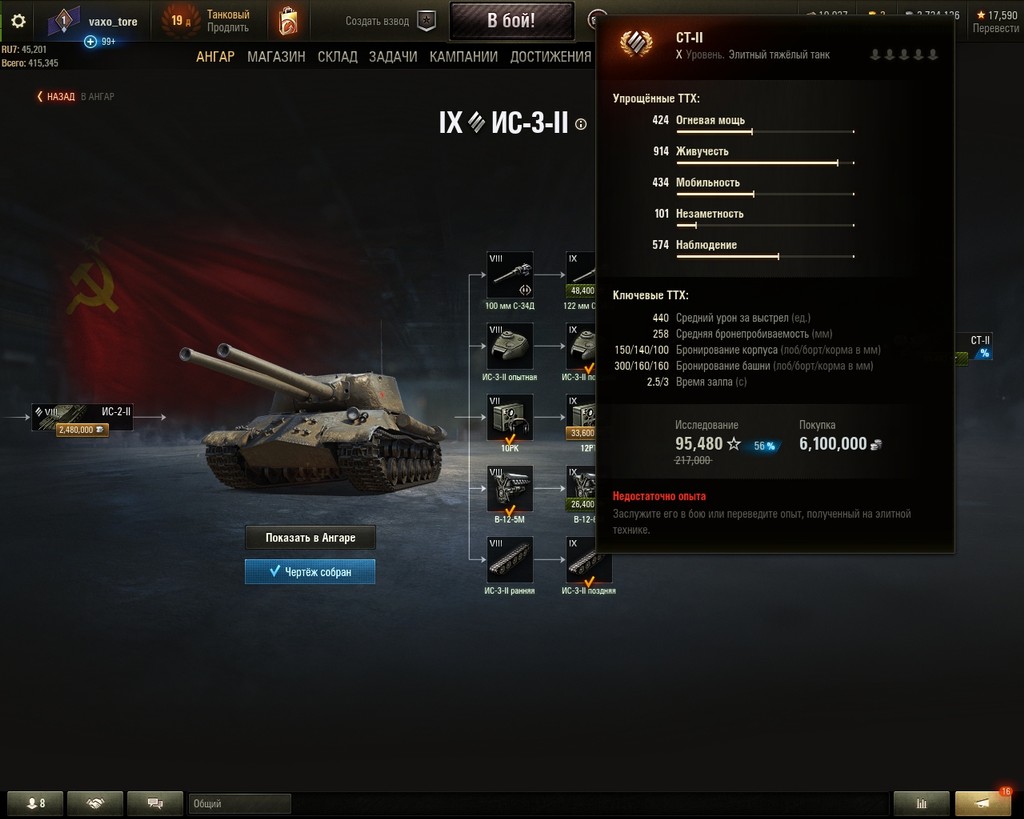Select the КАМПАНИИ tab
The width and height of the screenshot is (1024, 819).
(463, 57)
